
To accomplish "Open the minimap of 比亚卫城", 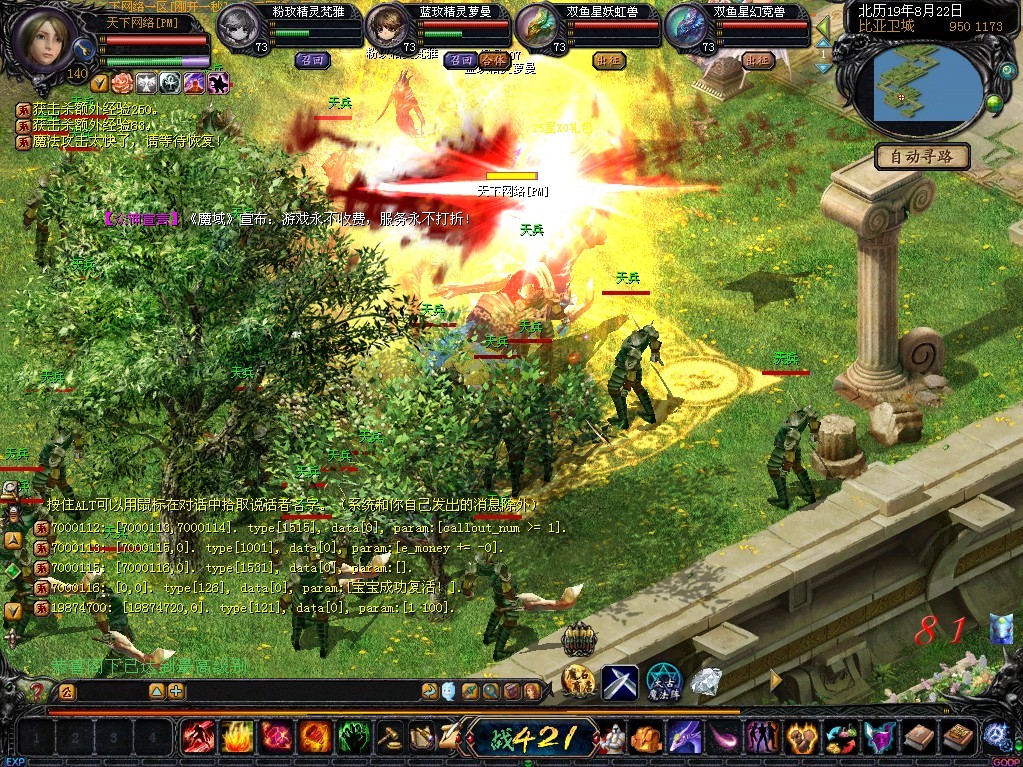I will pos(928,88).
